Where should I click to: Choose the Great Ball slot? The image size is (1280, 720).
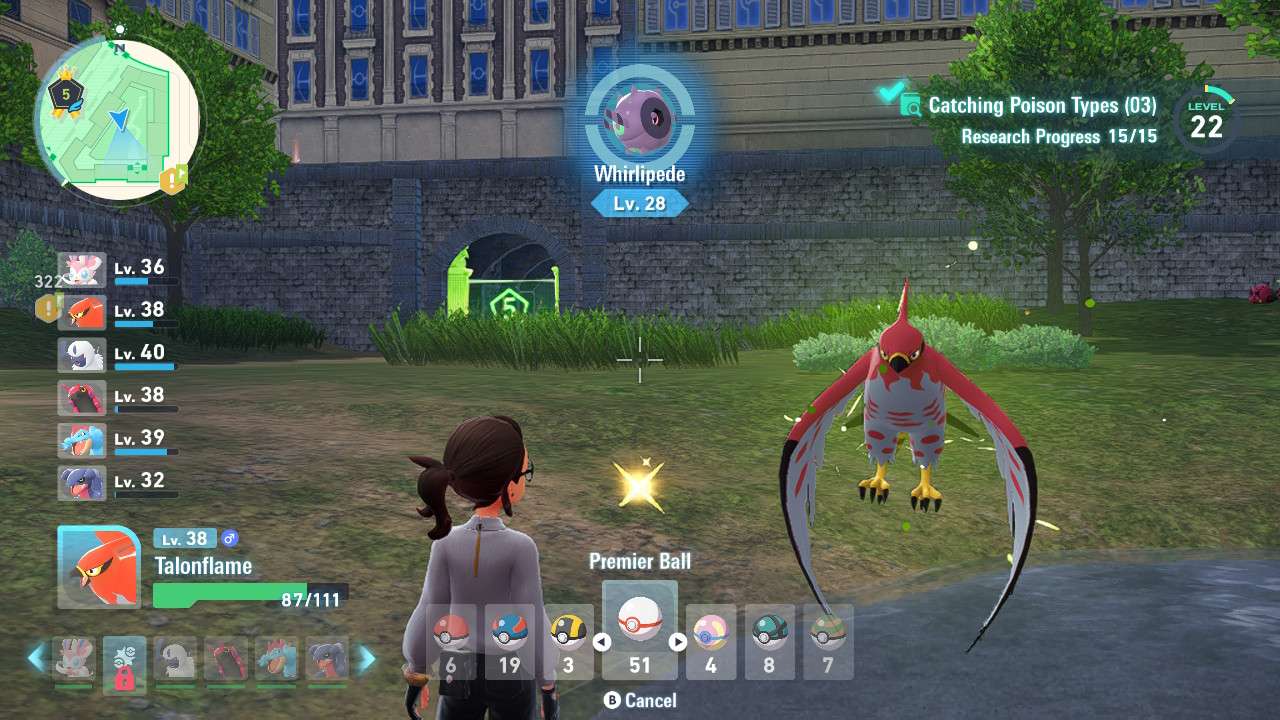pyautogui.click(x=510, y=641)
